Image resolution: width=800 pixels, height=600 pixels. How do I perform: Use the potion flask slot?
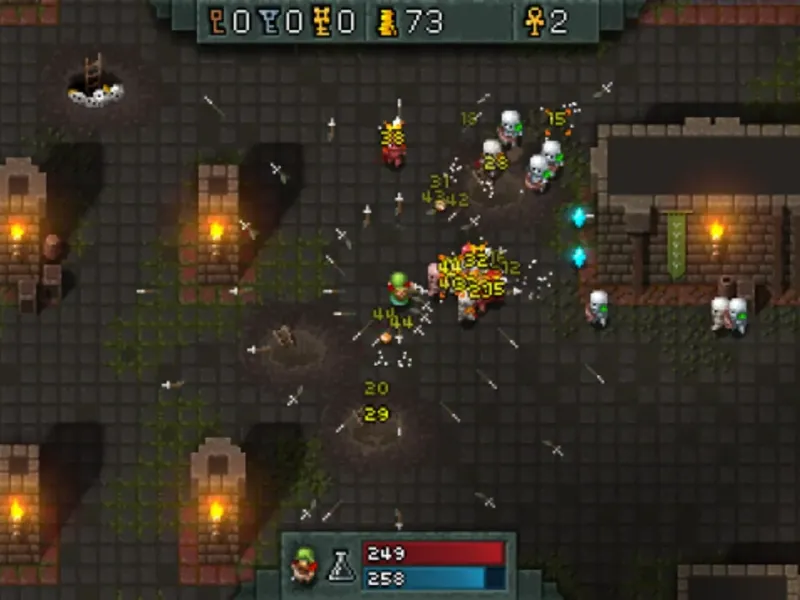pyautogui.click(x=339, y=567)
